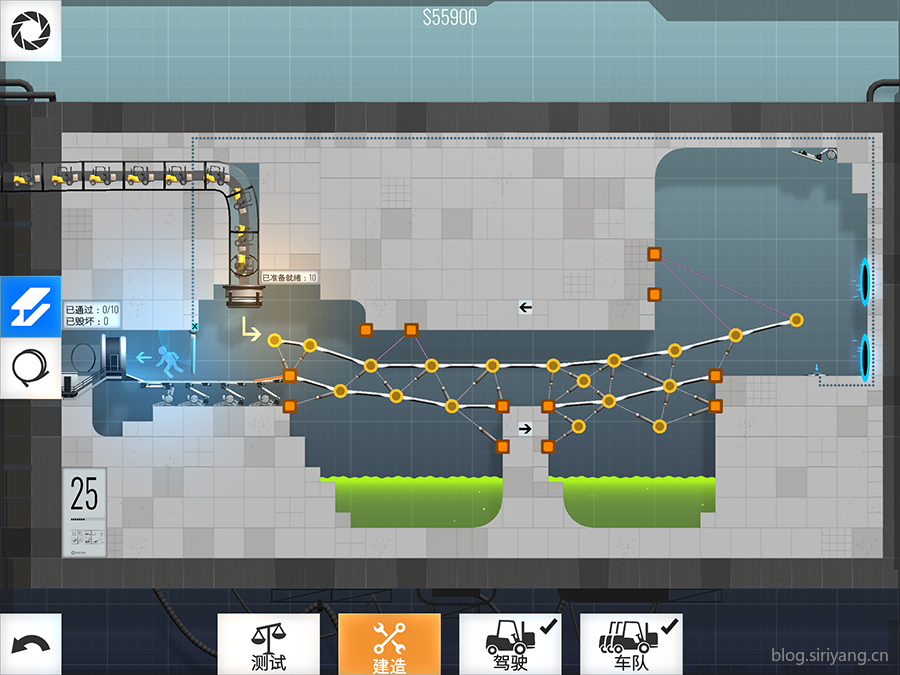Screen dimensions: 900x675
Task: Switch to 建造 build mode
Action: pyautogui.click(x=389, y=644)
